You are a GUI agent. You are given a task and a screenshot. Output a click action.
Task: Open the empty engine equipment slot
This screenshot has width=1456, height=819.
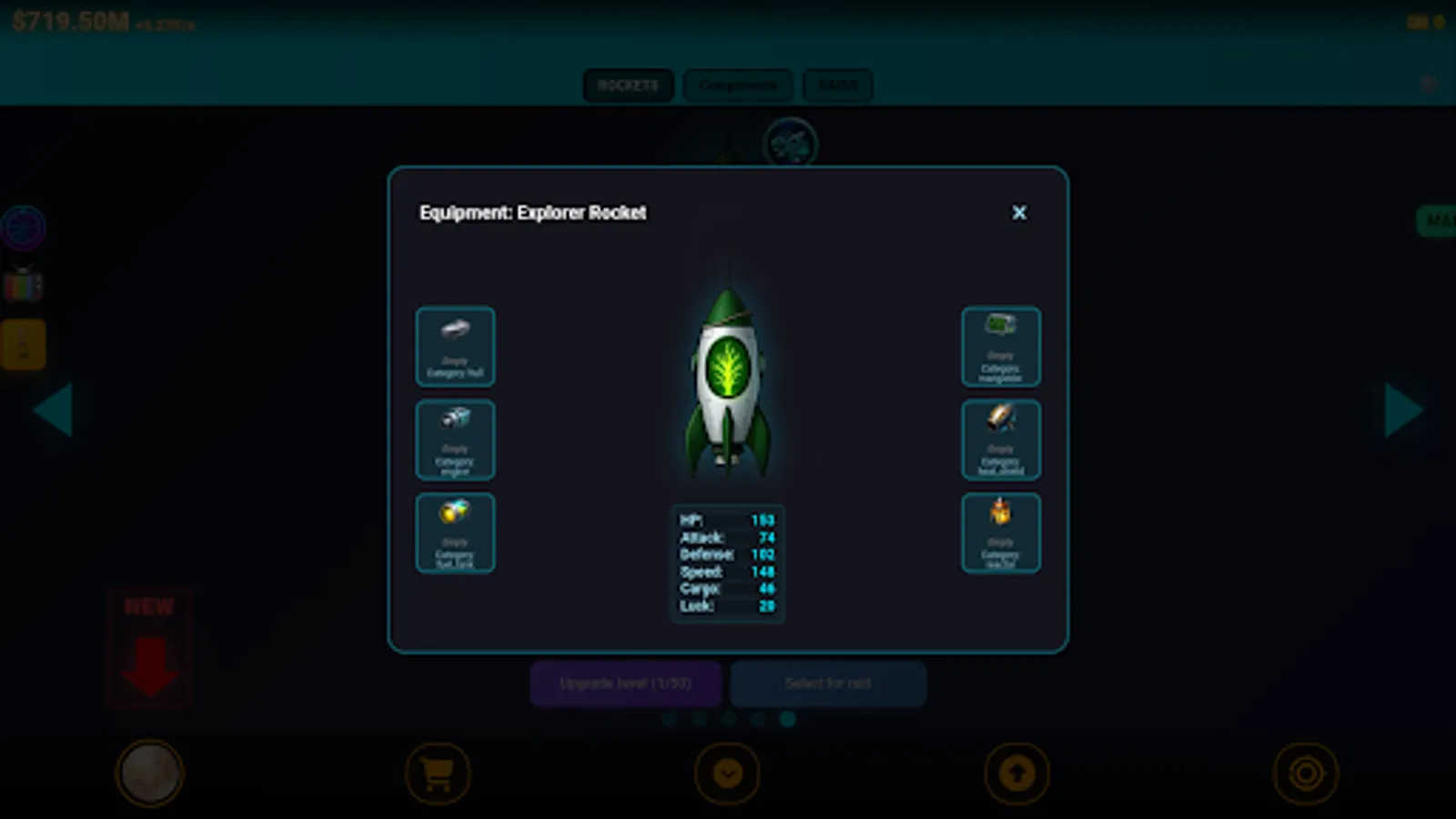pos(455,440)
